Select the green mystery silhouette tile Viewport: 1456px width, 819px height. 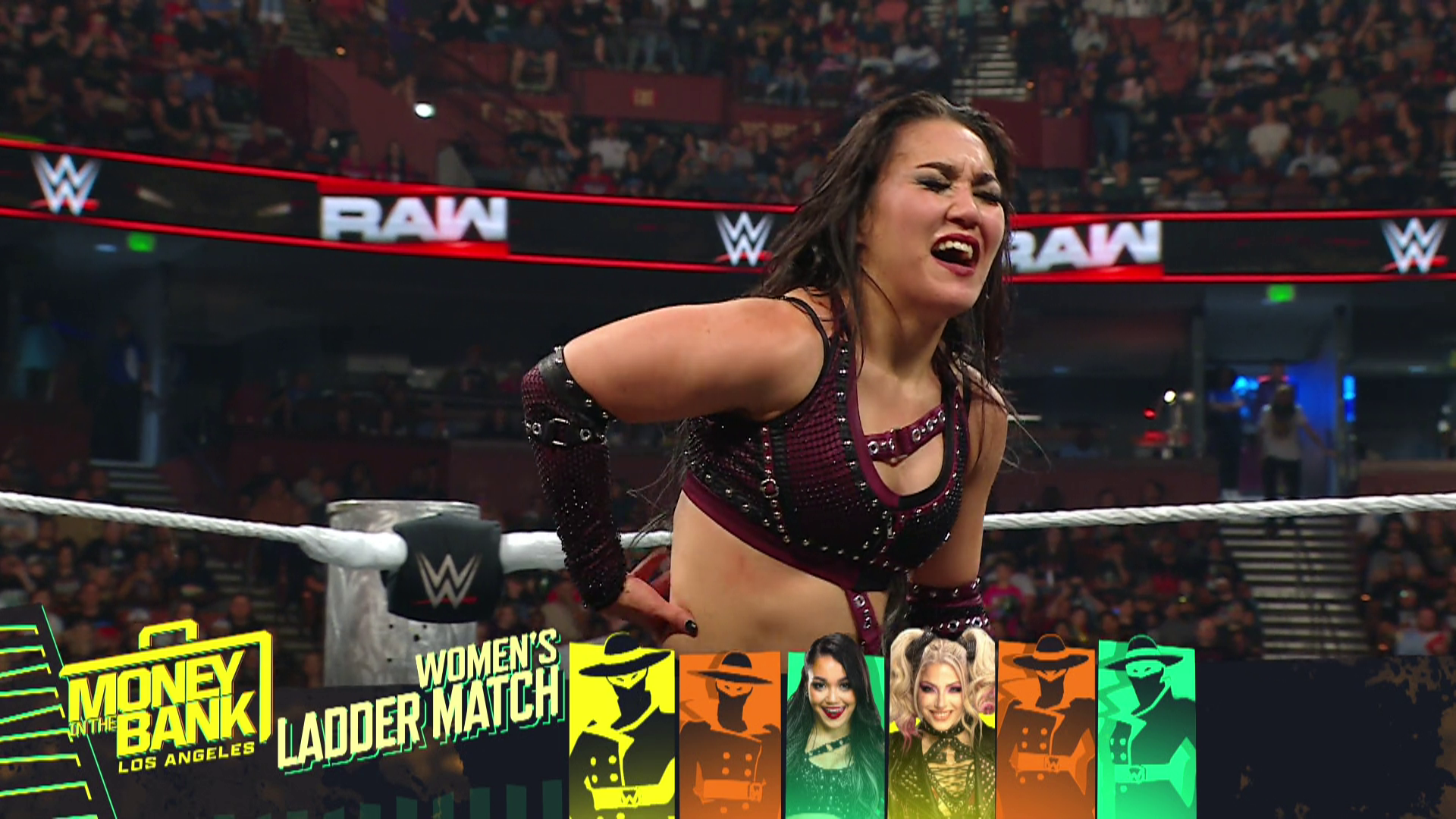(1147, 730)
